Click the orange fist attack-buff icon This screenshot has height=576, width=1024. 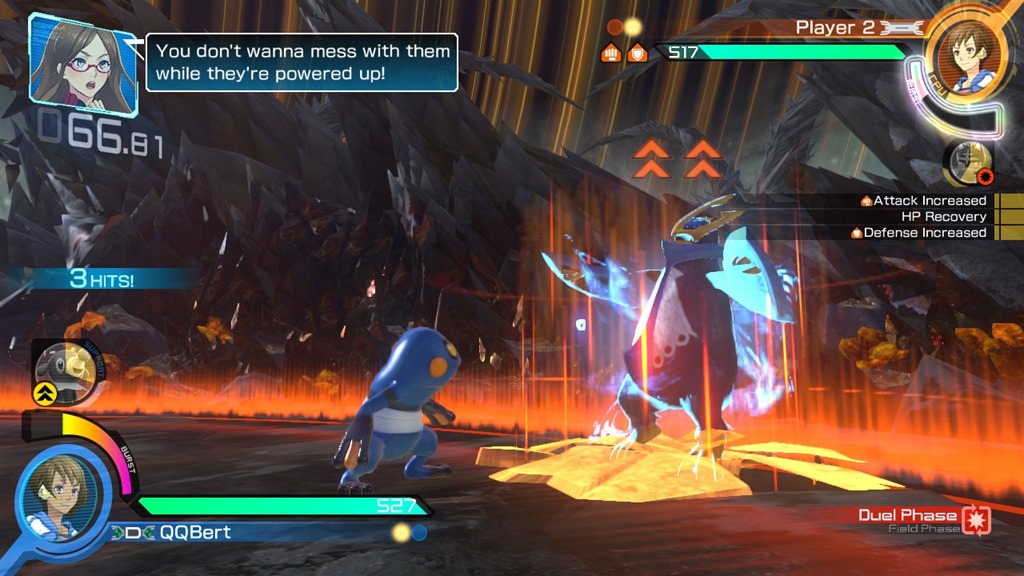click(612, 53)
